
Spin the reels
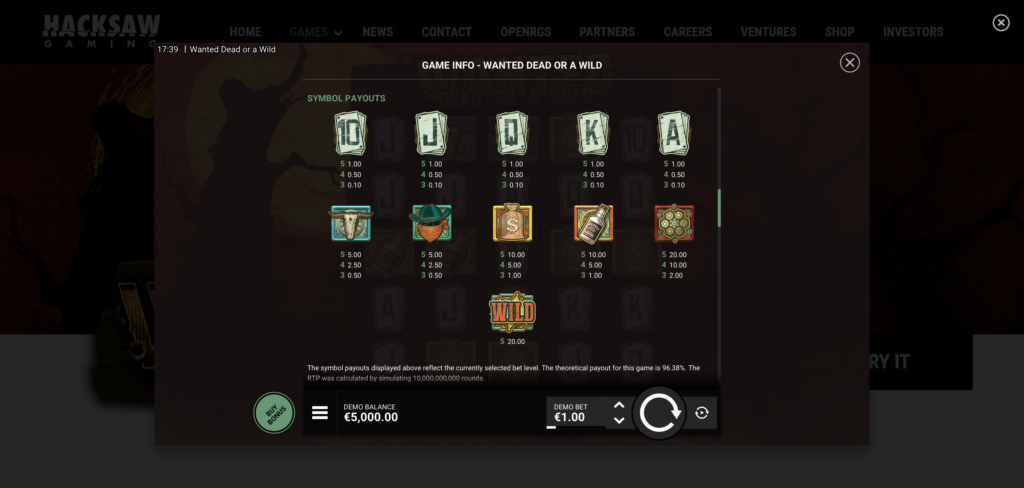(659, 412)
